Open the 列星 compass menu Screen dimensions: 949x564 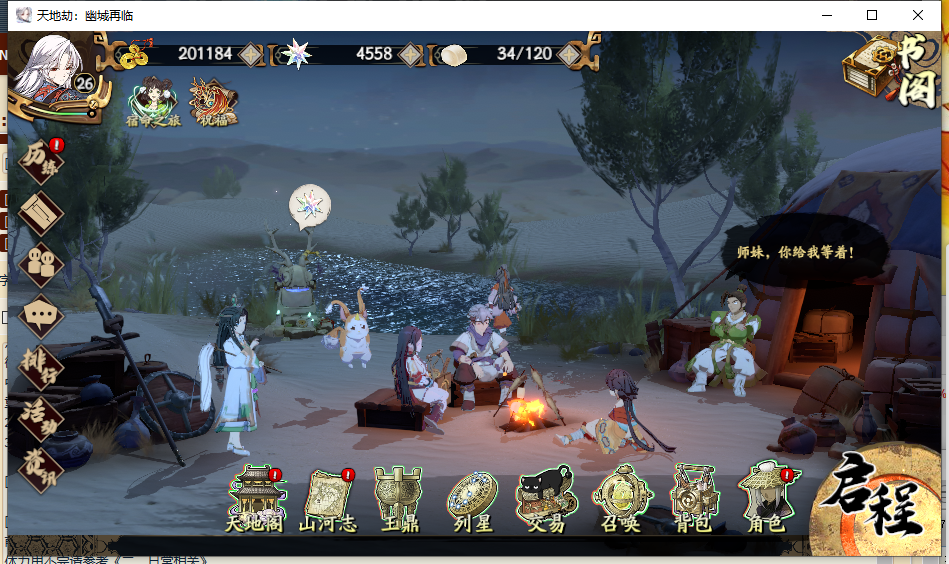click(470, 497)
